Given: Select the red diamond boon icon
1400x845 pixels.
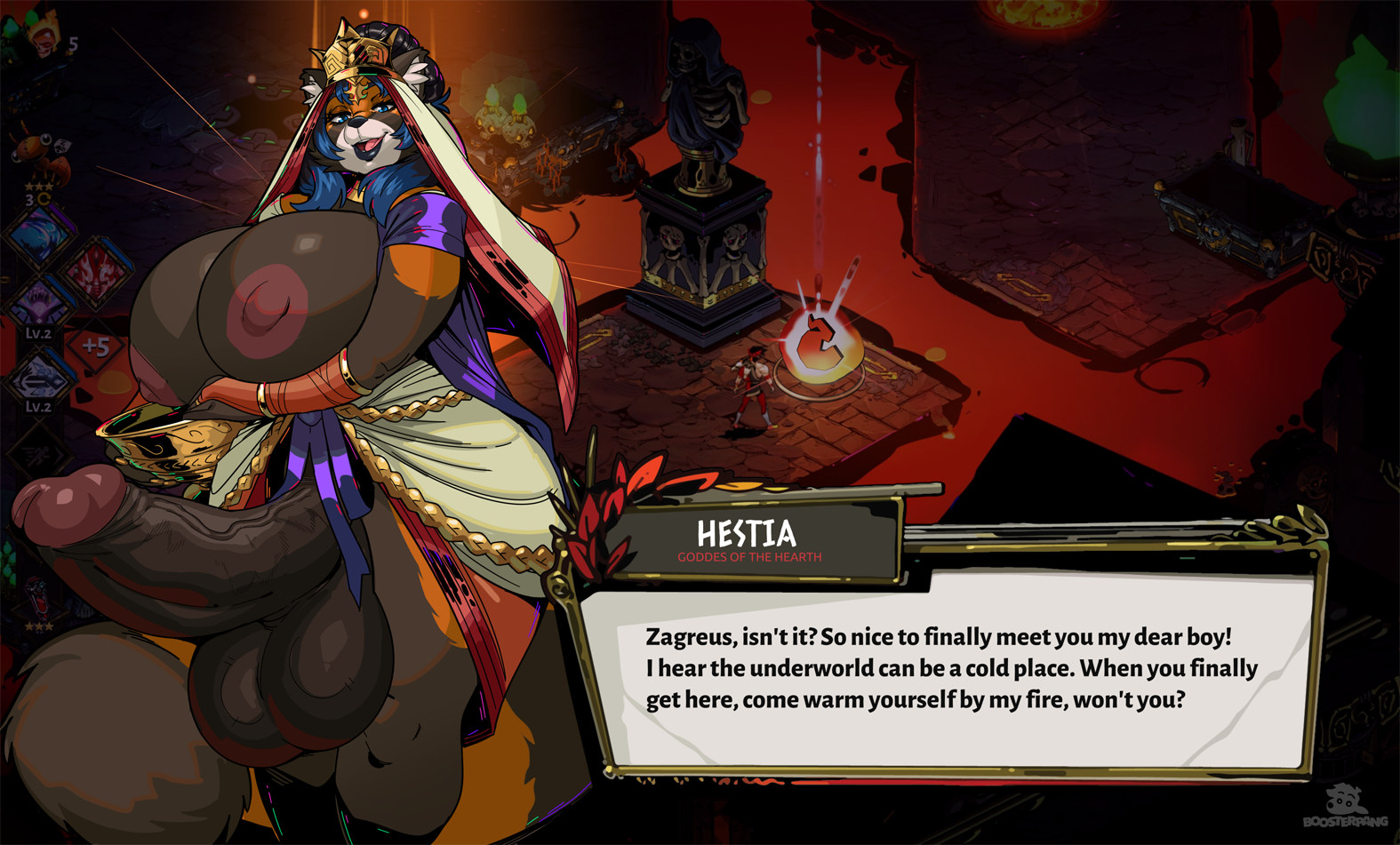Looking at the screenshot, I should pos(96,269).
